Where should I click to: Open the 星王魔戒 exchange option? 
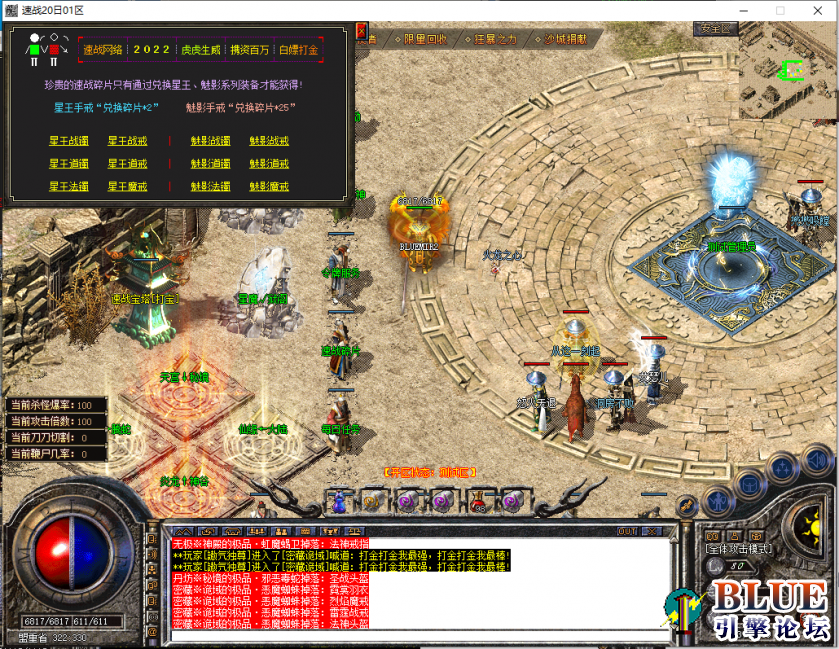[x=127, y=187]
